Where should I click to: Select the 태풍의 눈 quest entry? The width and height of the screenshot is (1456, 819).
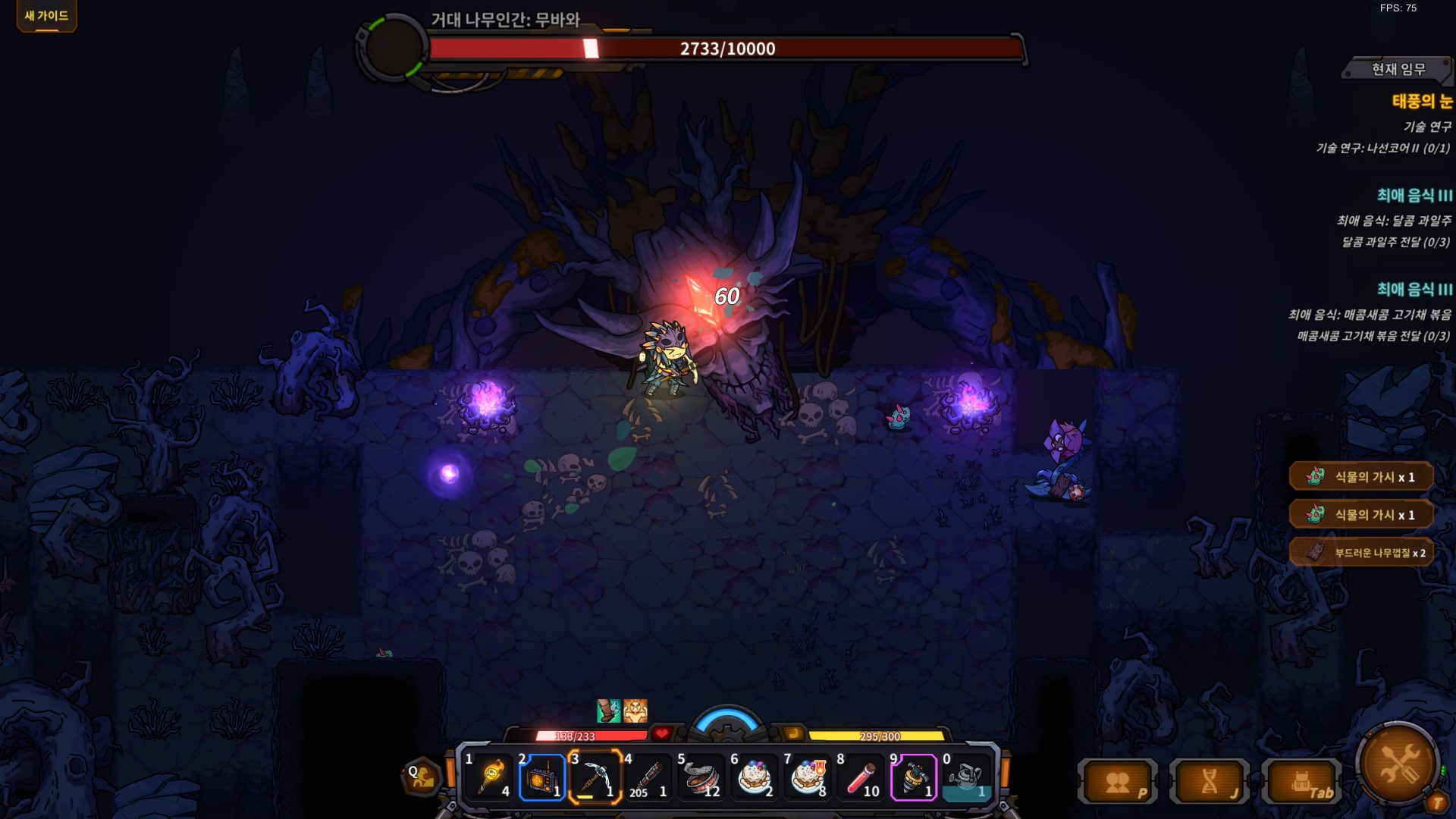(x=1421, y=102)
